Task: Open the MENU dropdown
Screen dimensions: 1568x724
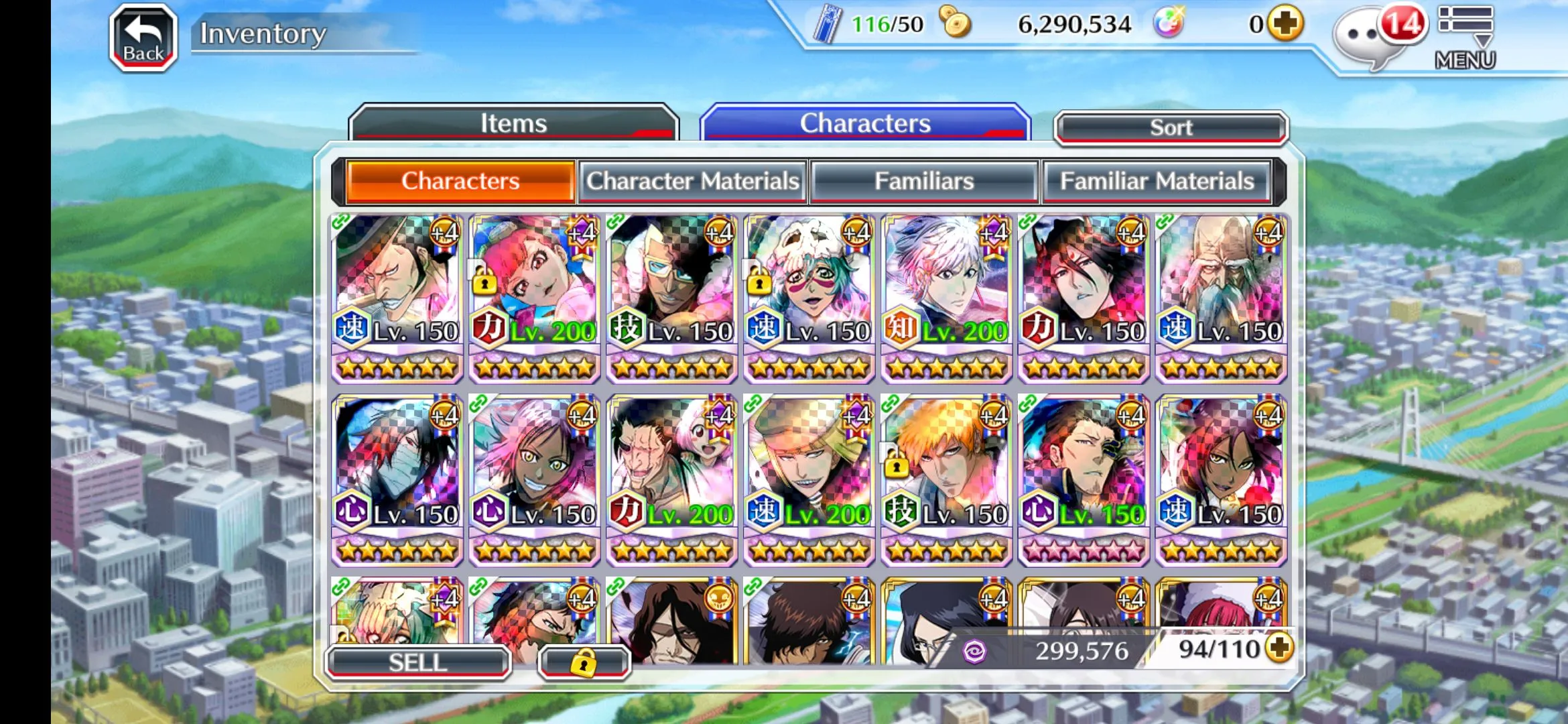Action: pyautogui.click(x=1465, y=38)
